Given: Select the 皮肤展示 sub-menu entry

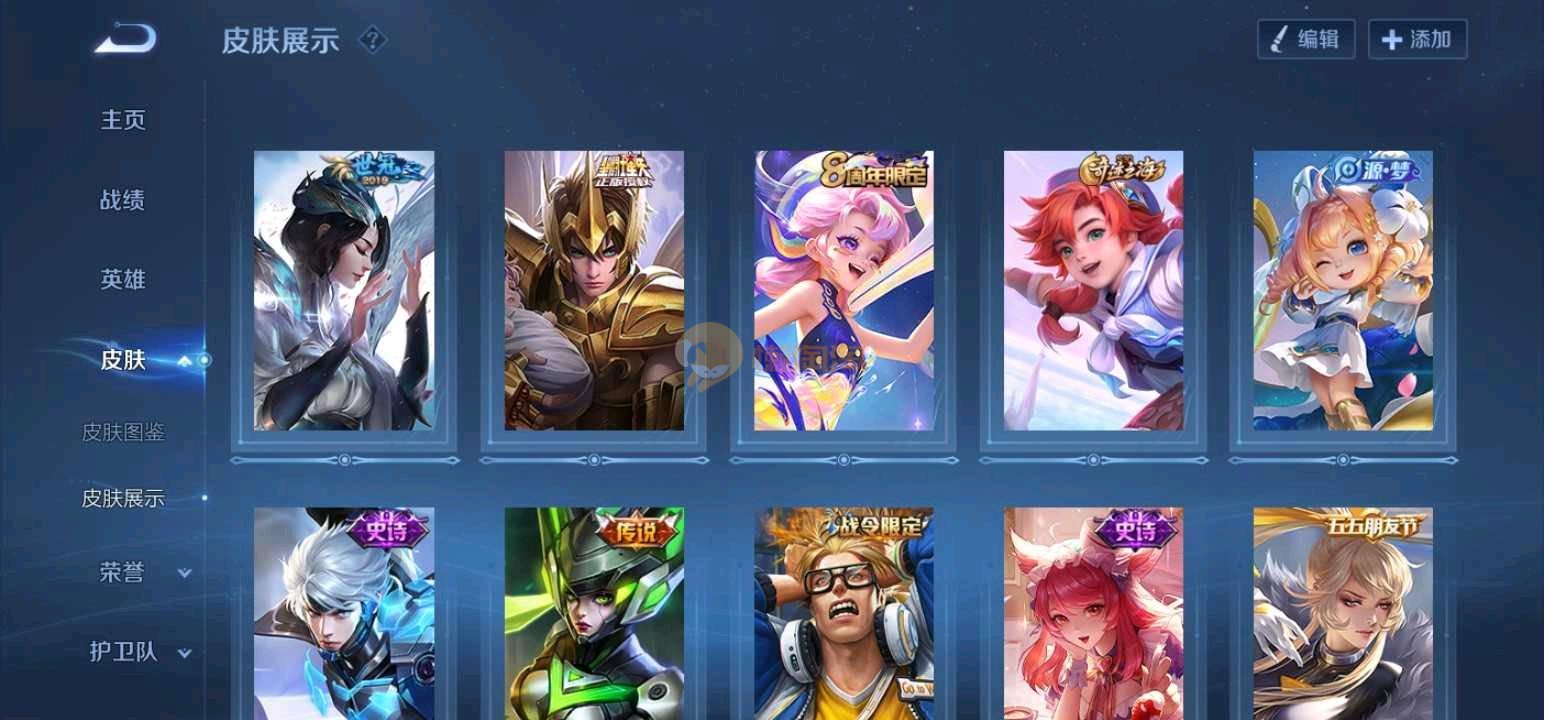Looking at the screenshot, I should pyautogui.click(x=123, y=498).
